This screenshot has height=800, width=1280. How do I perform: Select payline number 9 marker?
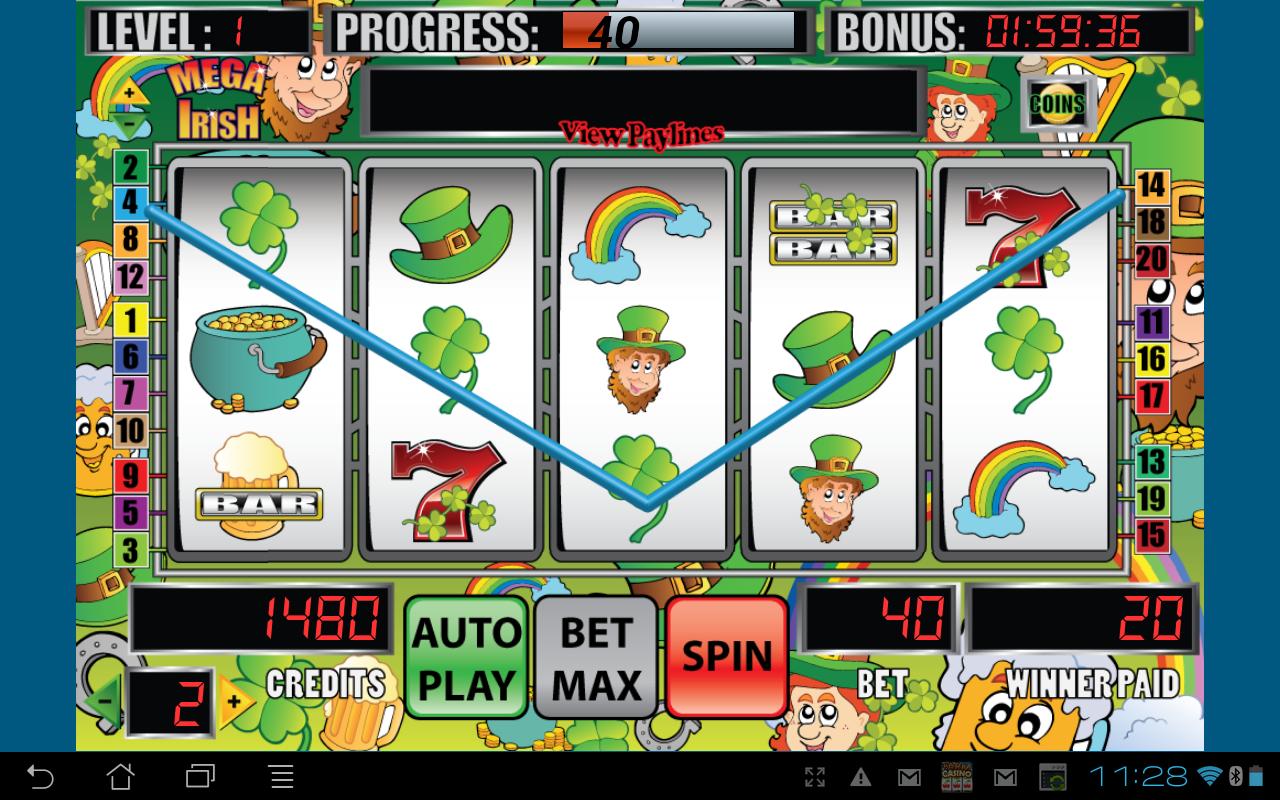click(131, 474)
